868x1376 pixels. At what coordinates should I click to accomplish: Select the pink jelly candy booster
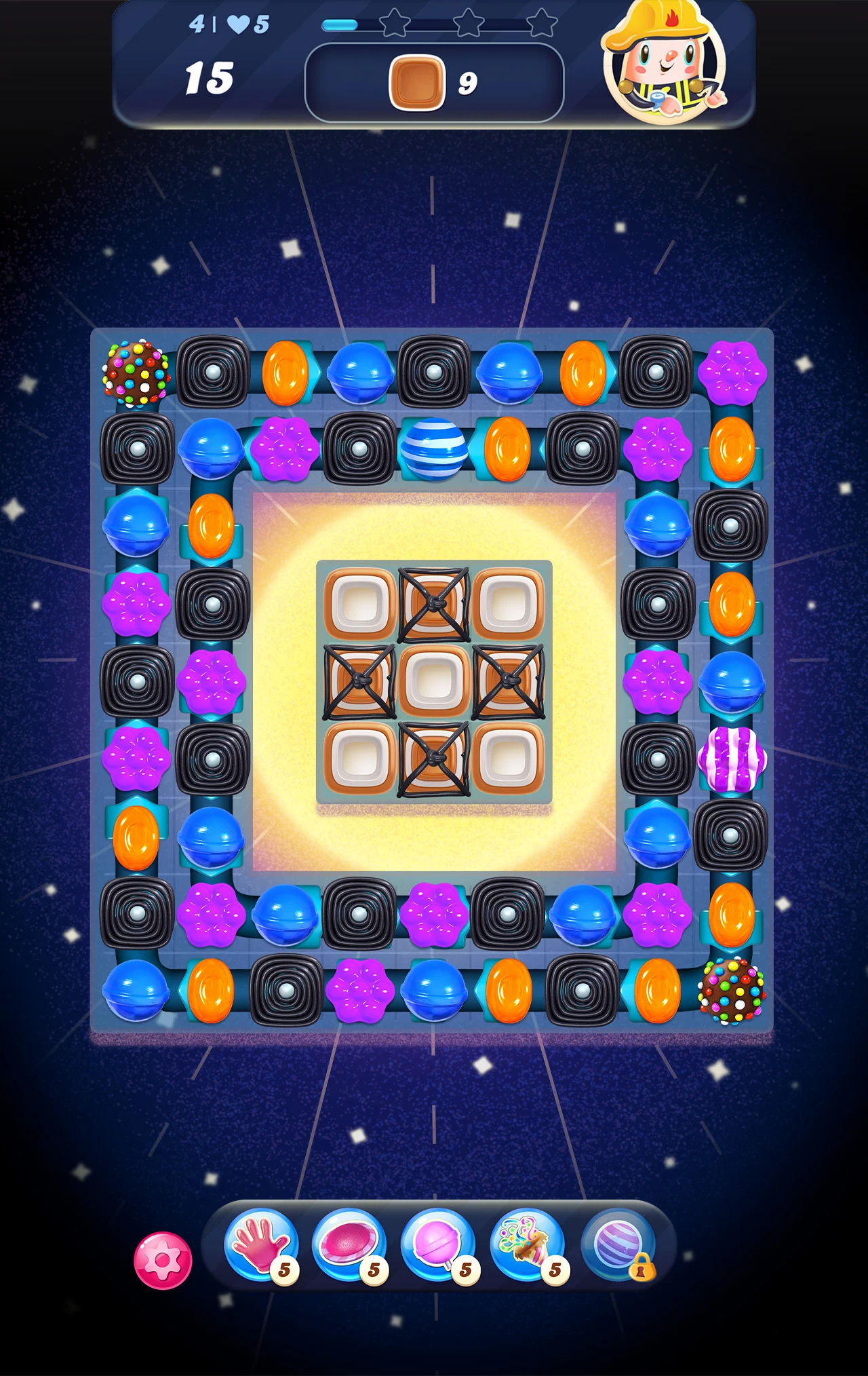click(349, 1245)
